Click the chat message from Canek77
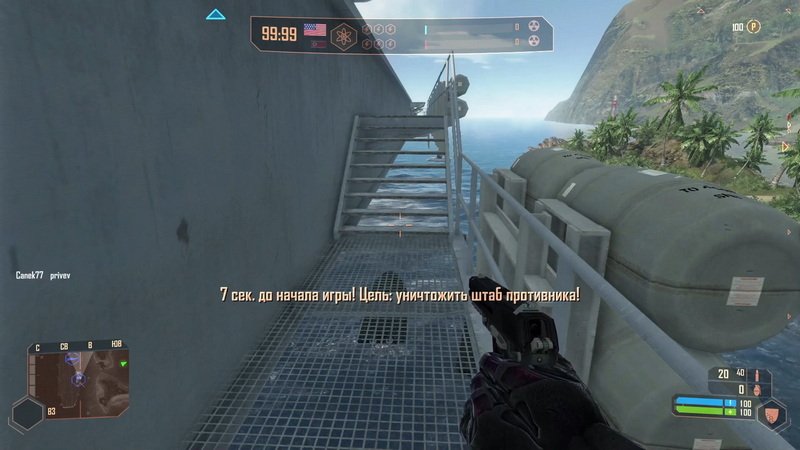 43,273
